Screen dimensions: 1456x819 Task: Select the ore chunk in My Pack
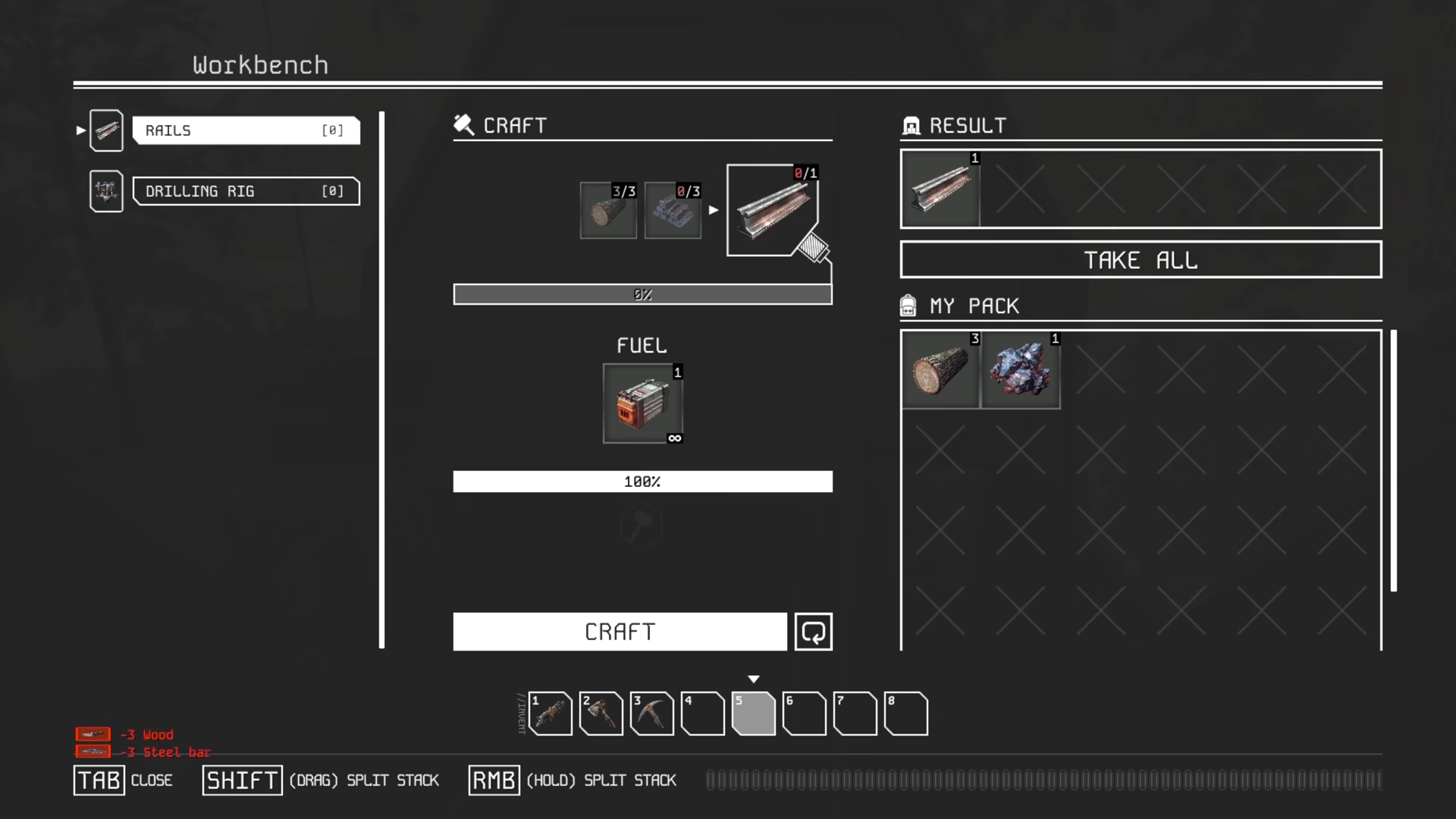point(1021,370)
